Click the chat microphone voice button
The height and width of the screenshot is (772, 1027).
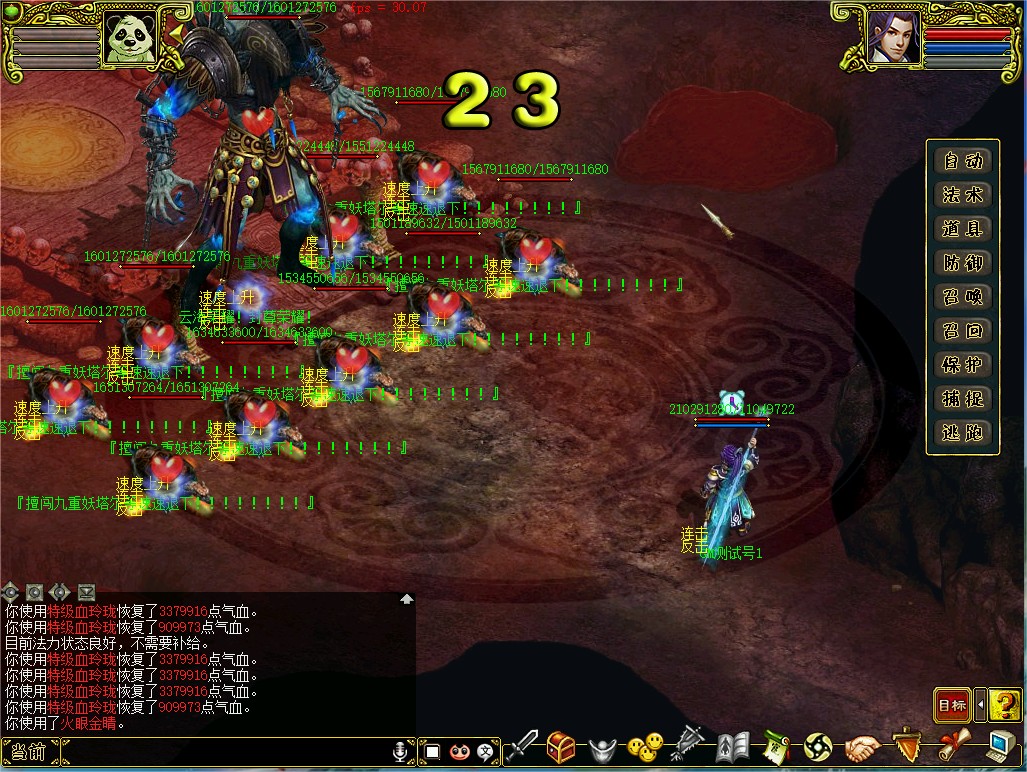click(401, 751)
